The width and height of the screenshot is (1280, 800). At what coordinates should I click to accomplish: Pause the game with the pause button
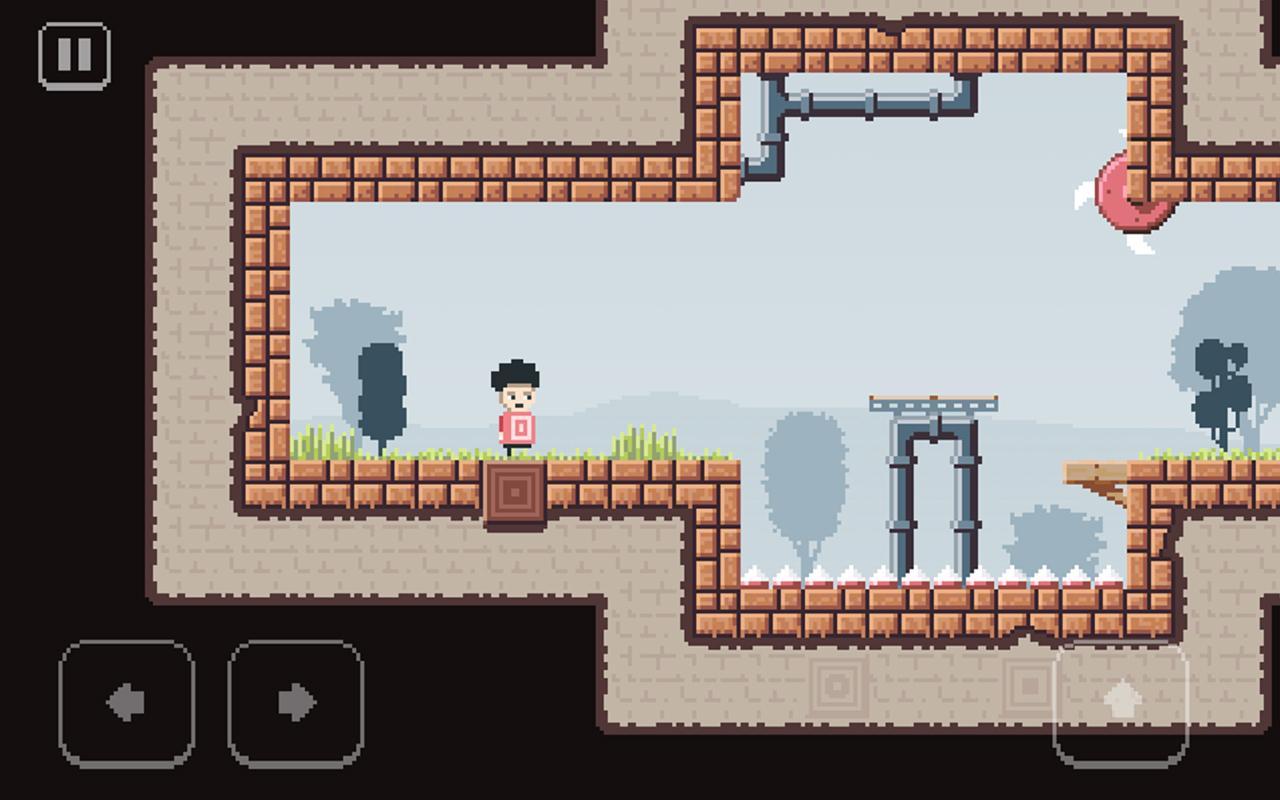[x=74, y=56]
